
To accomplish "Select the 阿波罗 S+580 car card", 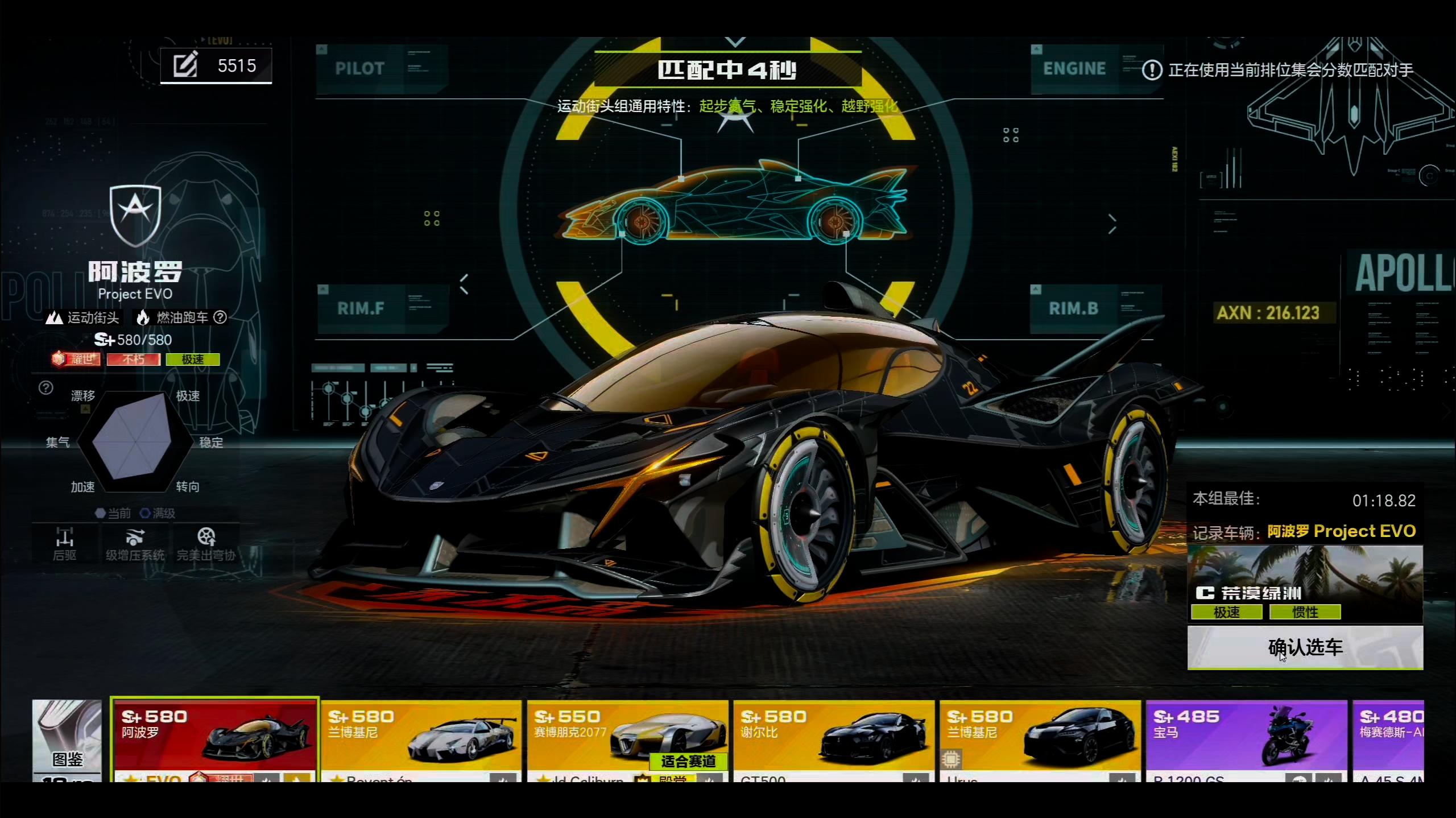I will click(x=214, y=738).
